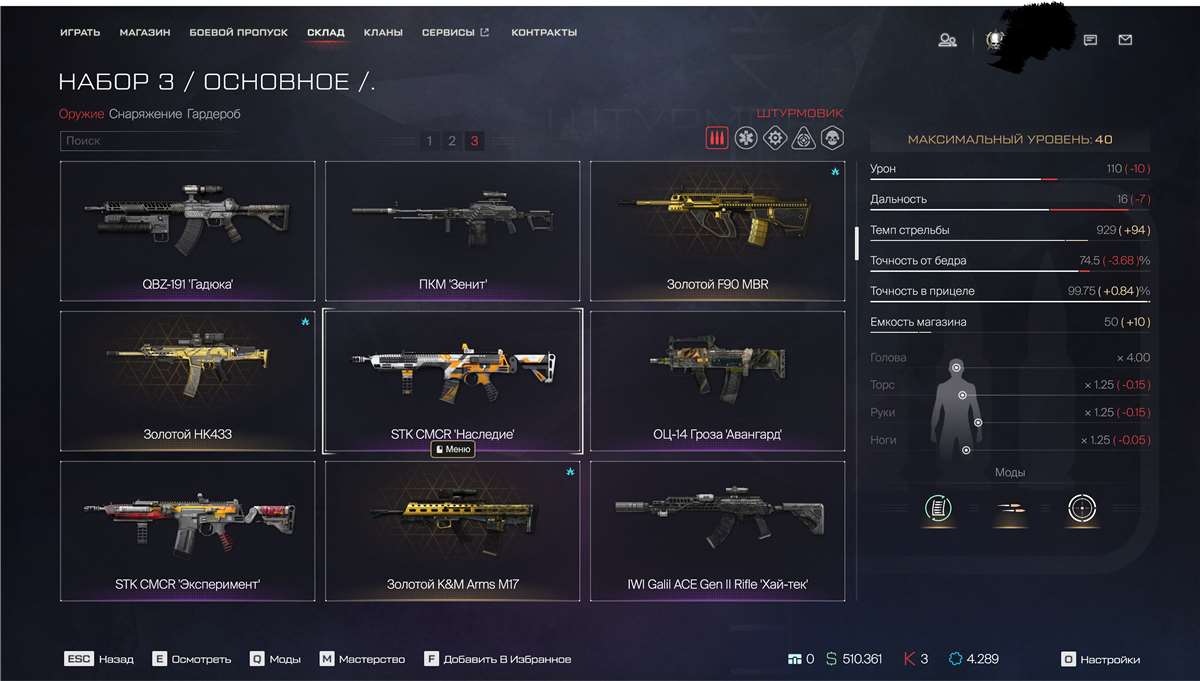Show the Гардероб category
The image size is (1200, 681).
(x=213, y=114)
